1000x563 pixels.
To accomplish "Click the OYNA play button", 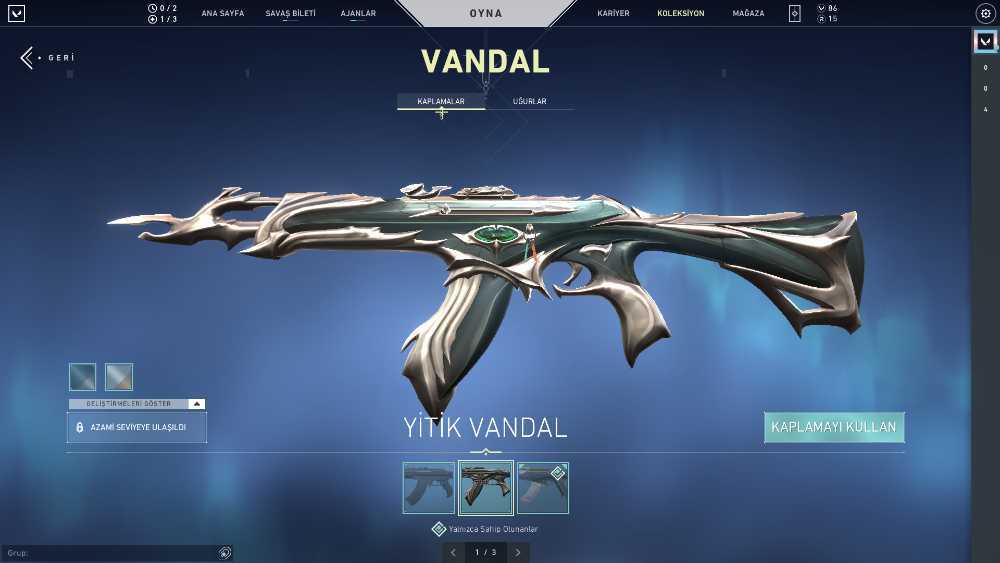I will pyautogui.click(x=486, y=14).
